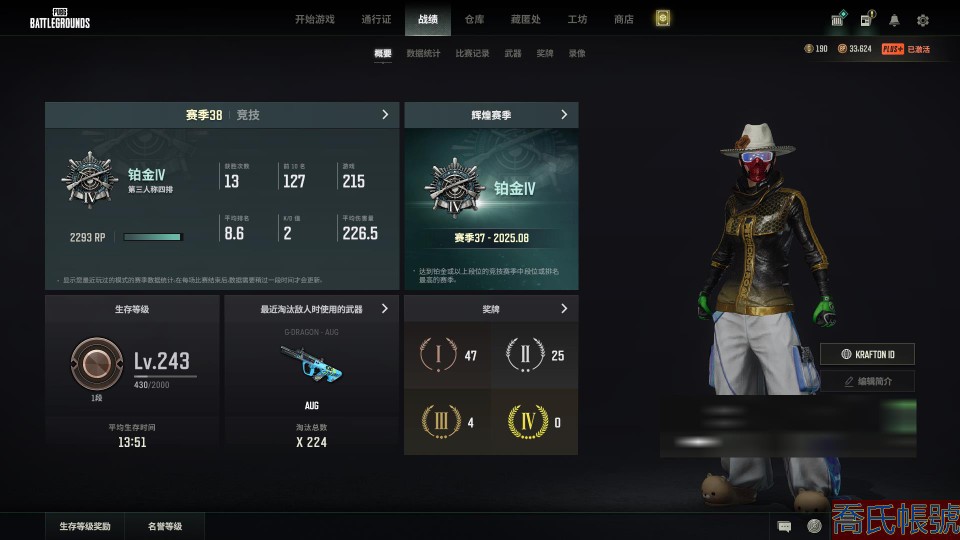This screenshot has height=540, width=960.
Task: Click the KRAFTON ID button
Action: coord(867,354)
